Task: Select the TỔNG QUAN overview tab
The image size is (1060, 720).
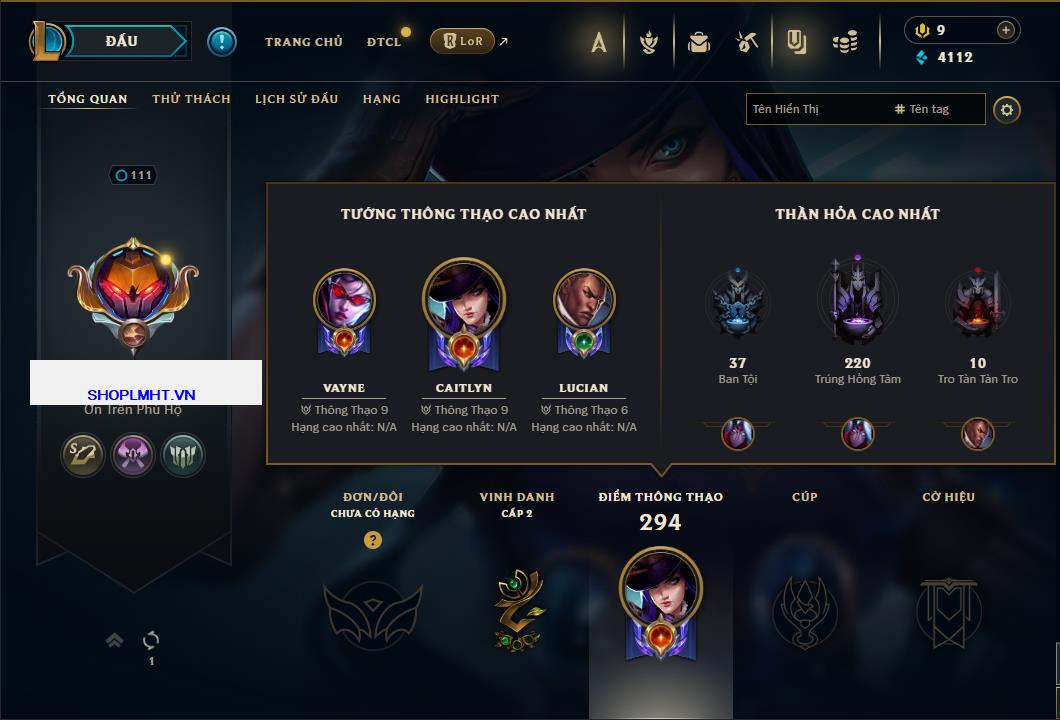Action: coord(88,99)
